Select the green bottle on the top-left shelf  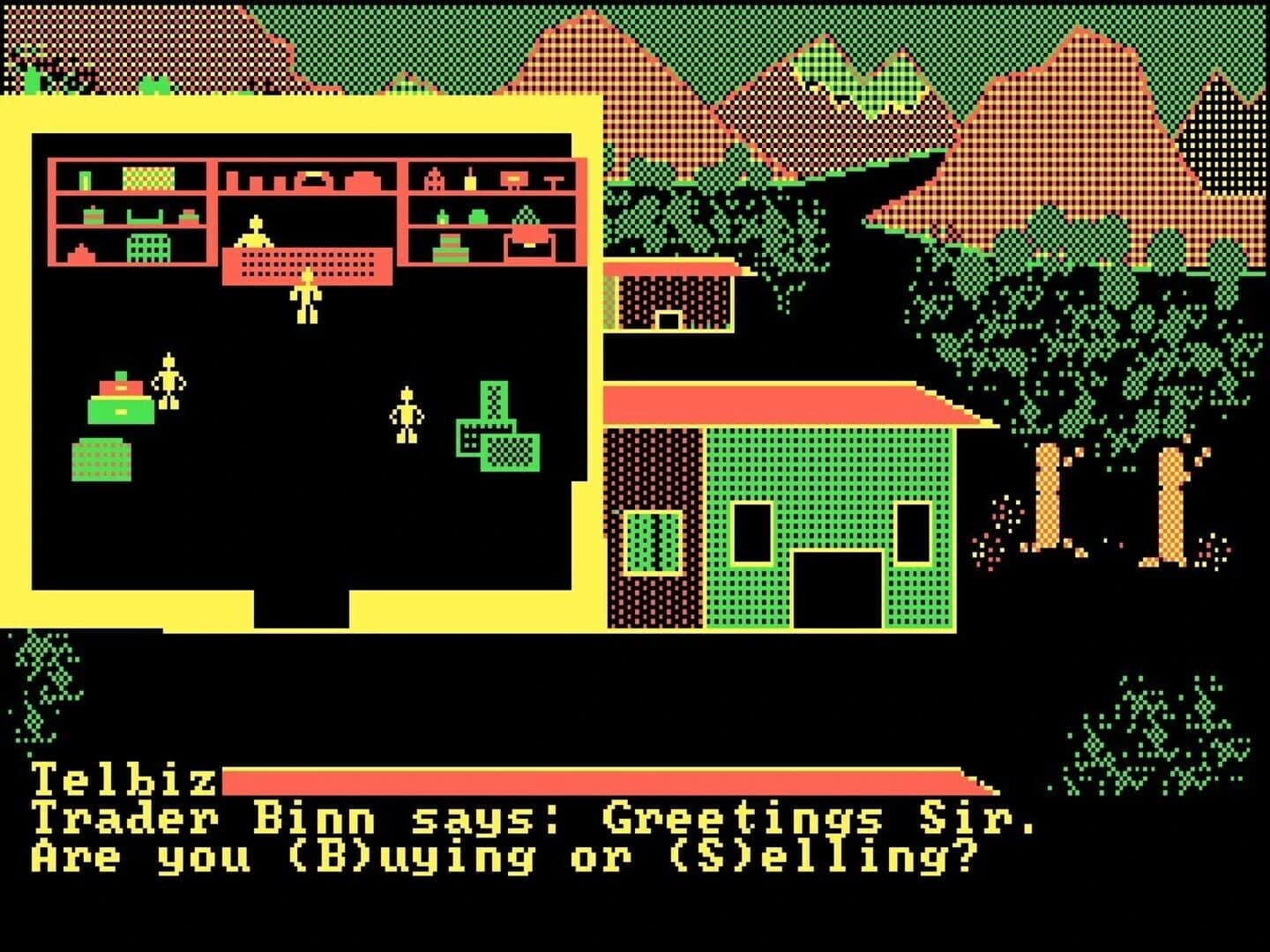point(85,178)
